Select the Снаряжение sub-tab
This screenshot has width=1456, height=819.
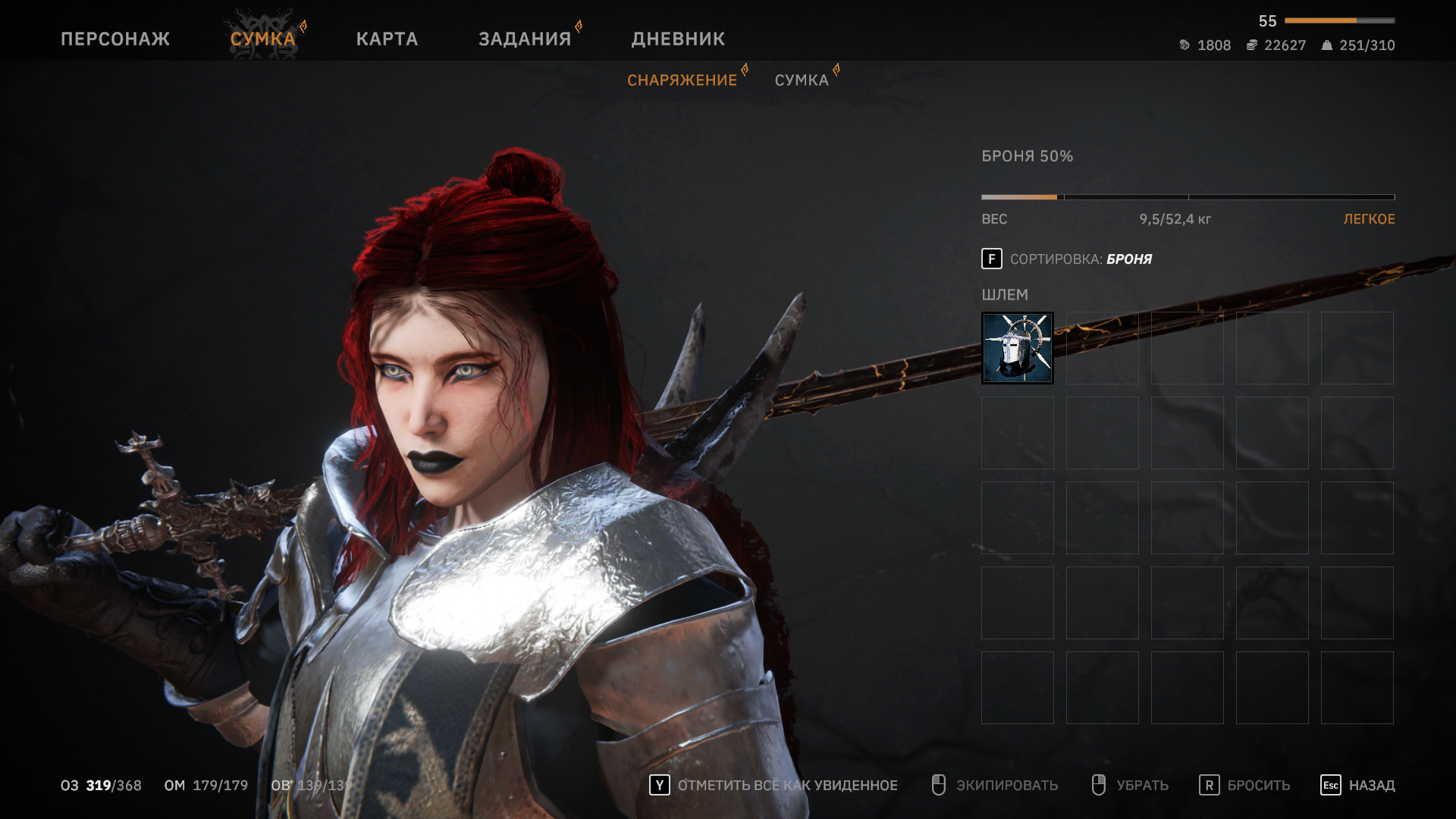click(682, 80)
